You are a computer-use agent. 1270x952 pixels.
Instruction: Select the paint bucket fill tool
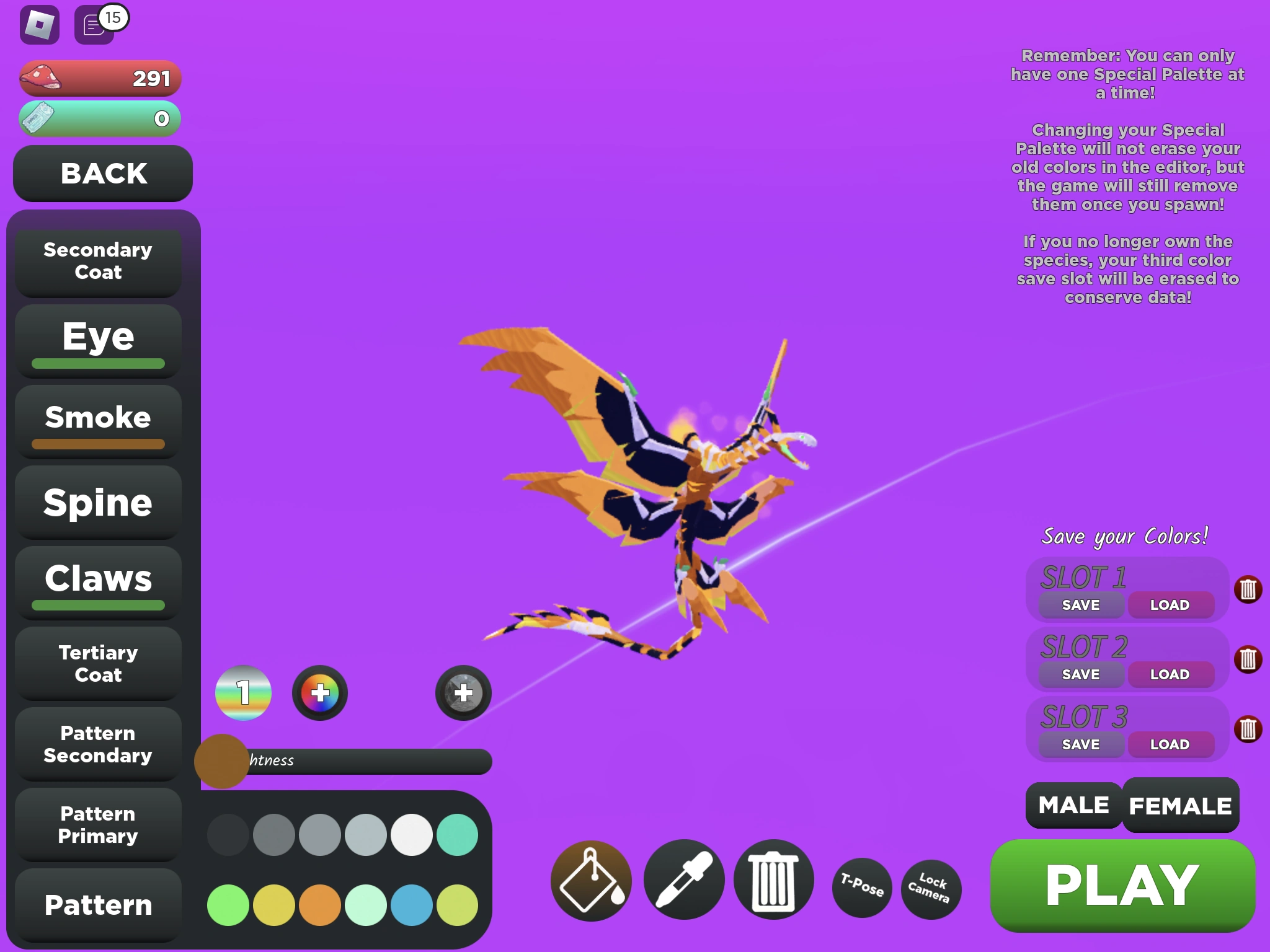click(590, 880)
